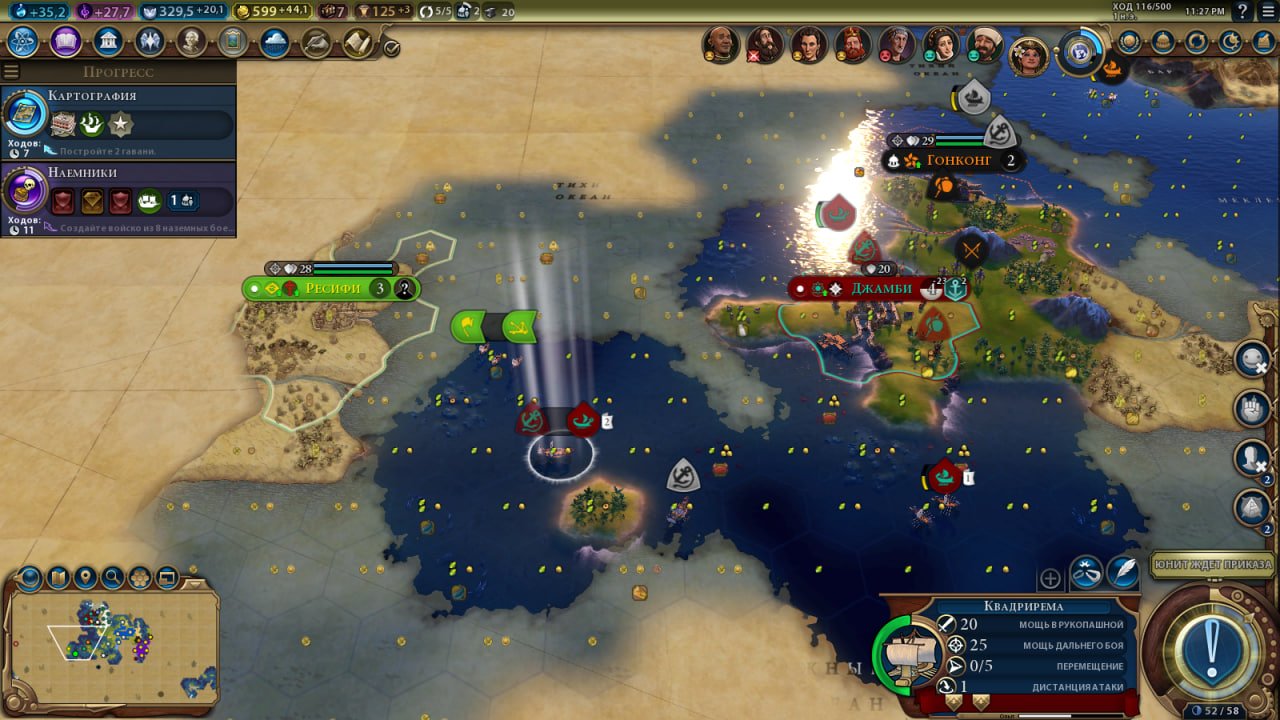Open the government screen
Viewport: 1280px width, 720px height.
(x=108, y=42)
